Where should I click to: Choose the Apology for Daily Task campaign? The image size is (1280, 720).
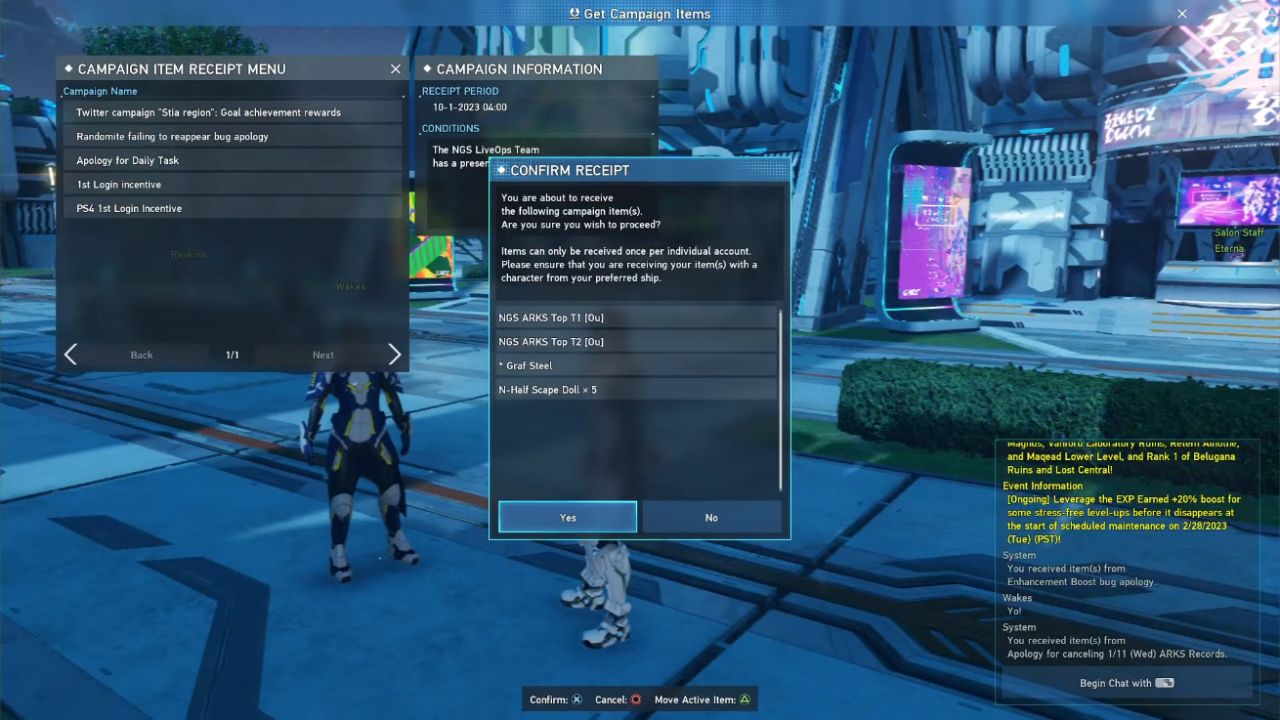pos(232,160)
